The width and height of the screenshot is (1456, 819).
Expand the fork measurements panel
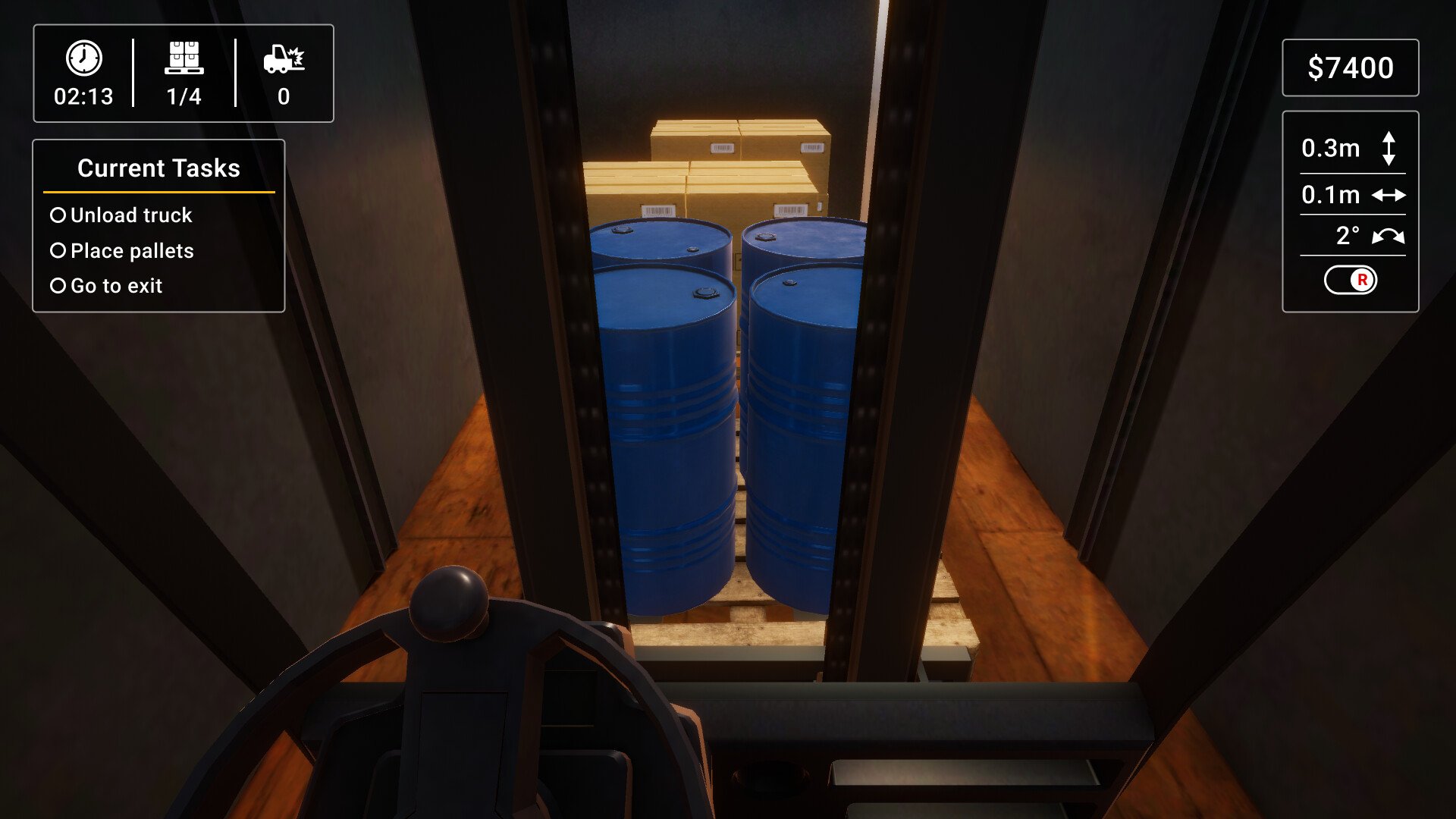[1351, 213]
